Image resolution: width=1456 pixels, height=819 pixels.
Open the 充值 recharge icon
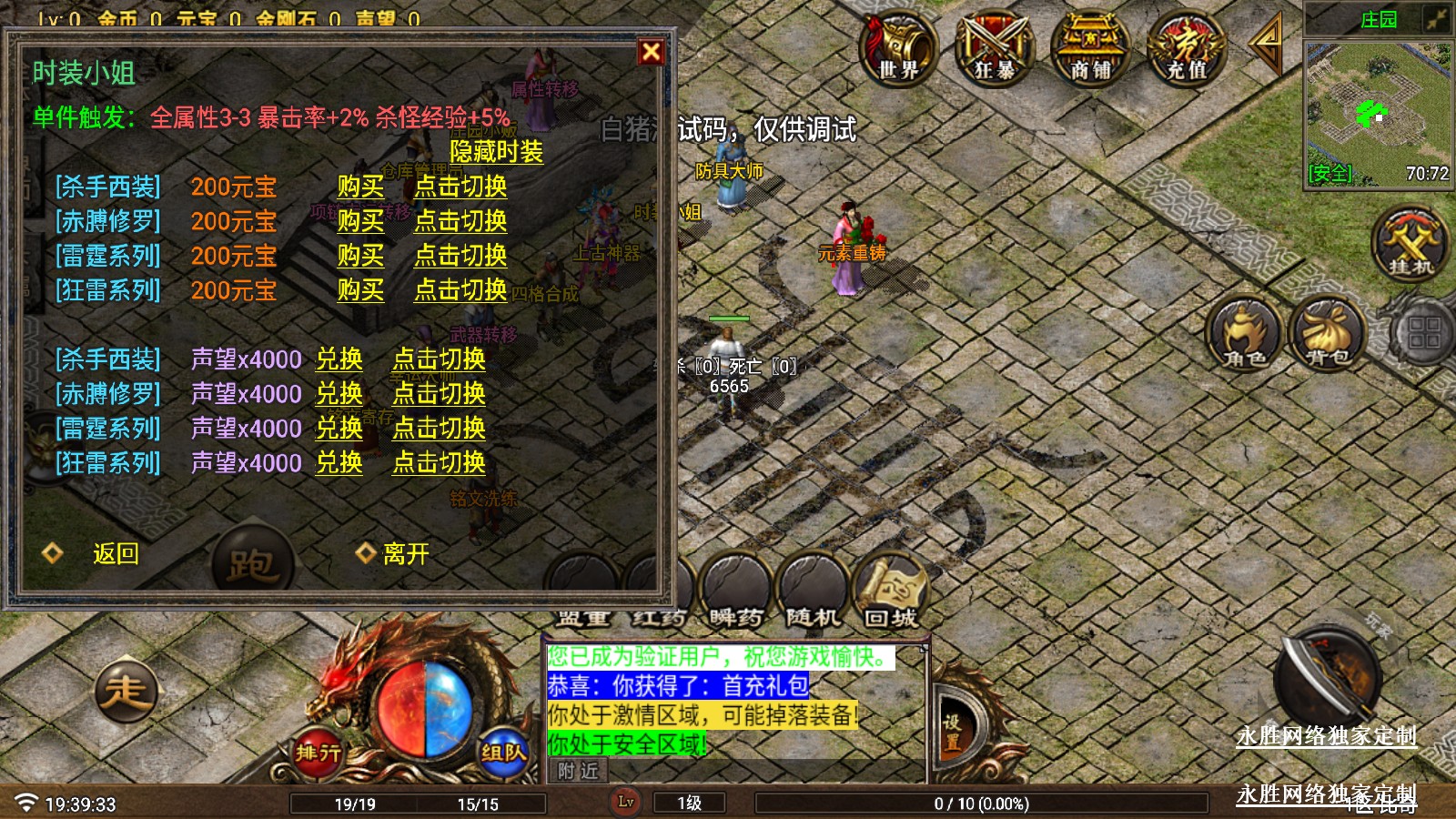pyautogui.click(x=1187, y=48)
